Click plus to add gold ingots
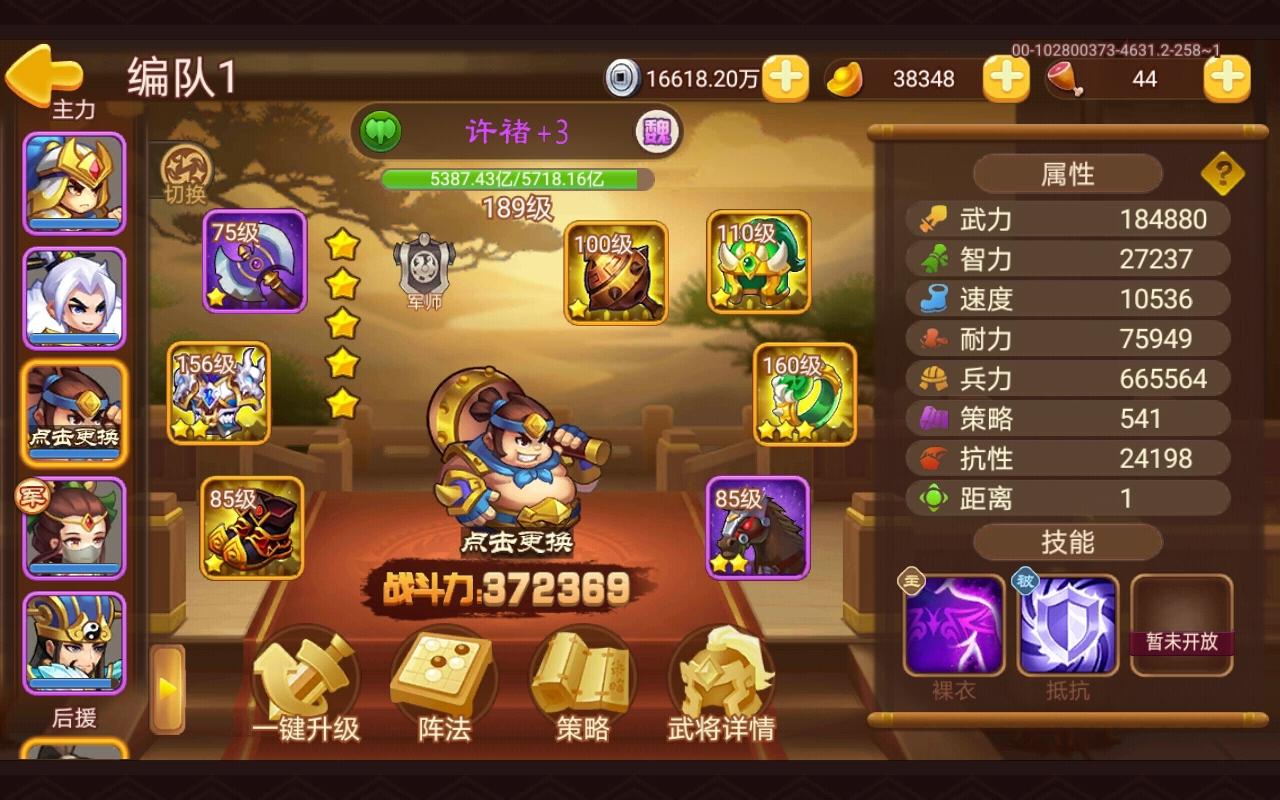This screenshot has height=800, width=1280. point(1005,77)
